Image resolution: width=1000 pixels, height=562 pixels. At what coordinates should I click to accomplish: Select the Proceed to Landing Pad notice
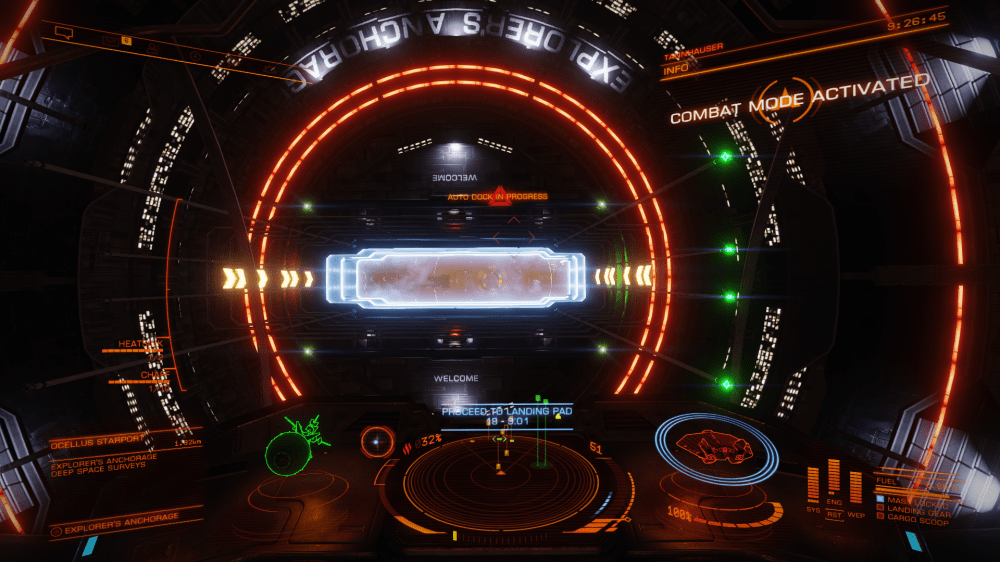point(506,410)
